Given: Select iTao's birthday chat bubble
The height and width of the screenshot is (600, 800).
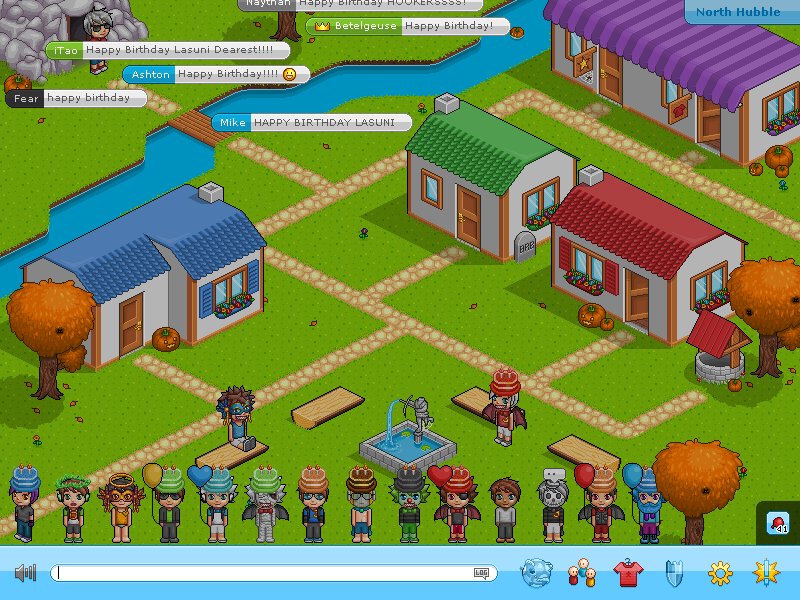Looking at the screenshot, I should pos(168,50).
